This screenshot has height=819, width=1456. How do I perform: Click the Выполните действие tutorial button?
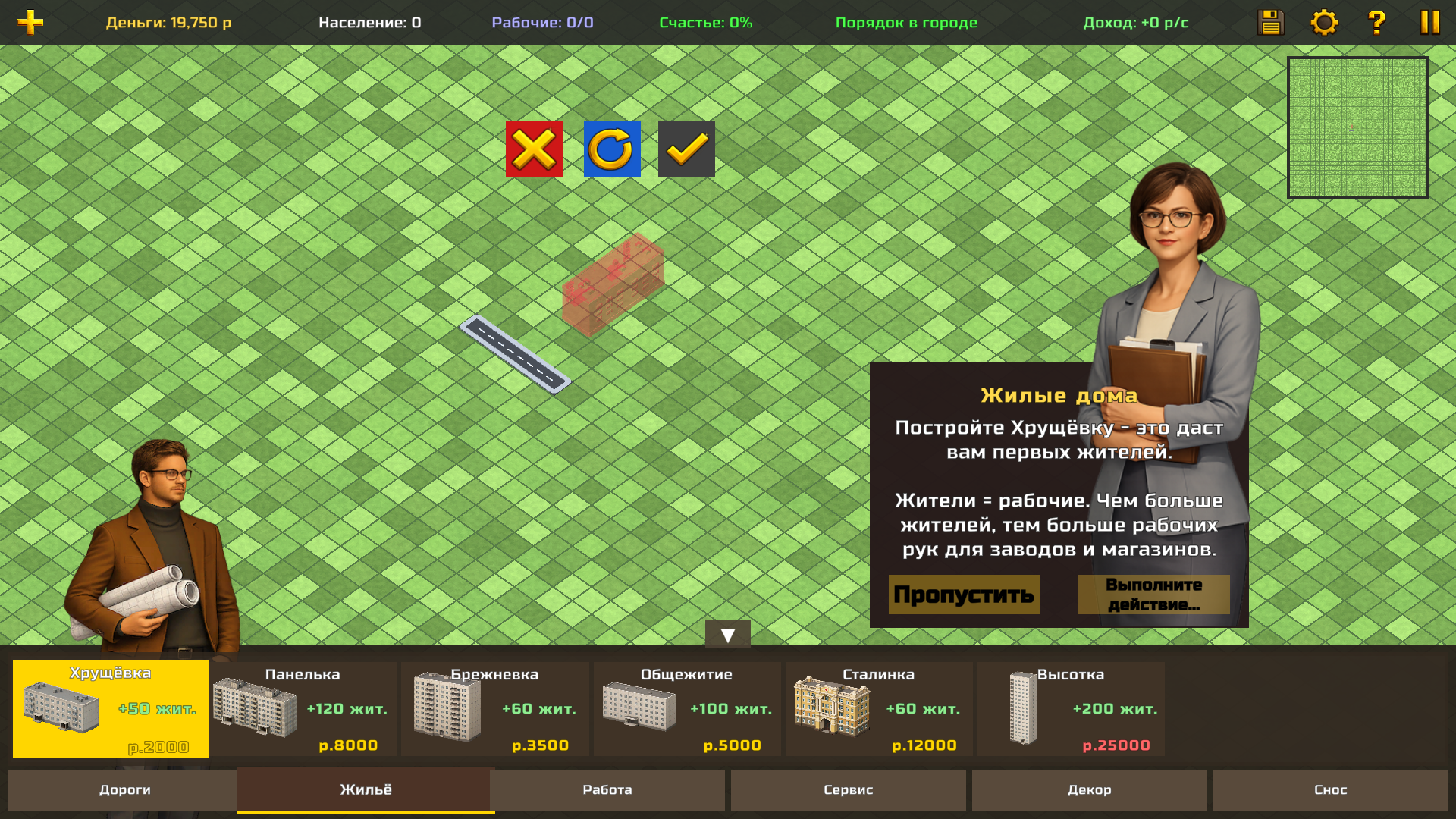coord(1153,595)
